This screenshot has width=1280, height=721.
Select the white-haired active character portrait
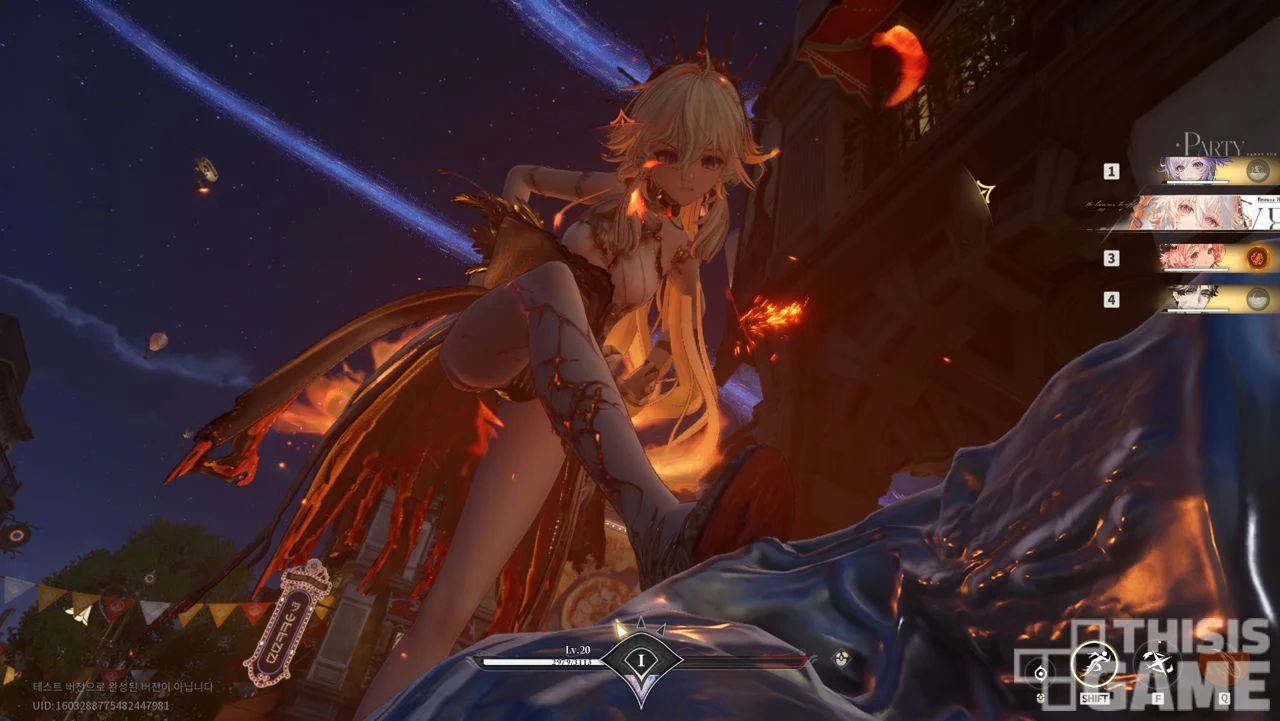pyautogui.click(x=1190, y=213)
